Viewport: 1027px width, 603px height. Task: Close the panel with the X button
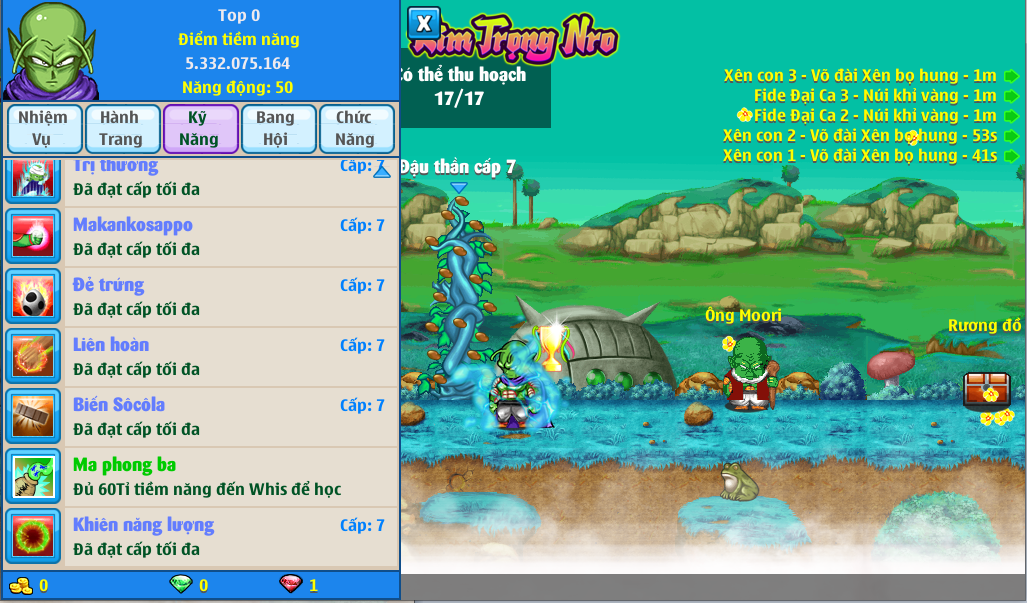pos(424,22)
